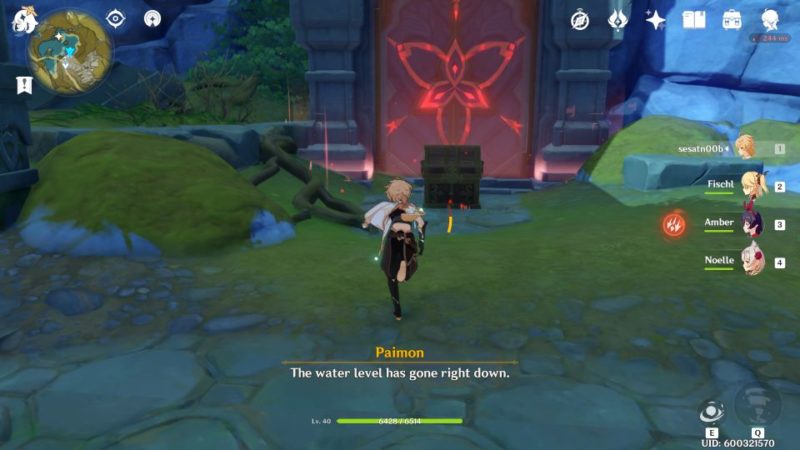Use the Elemental Skill icon
The width and height of the screenshot is (800, 450).
pos(711,411)
